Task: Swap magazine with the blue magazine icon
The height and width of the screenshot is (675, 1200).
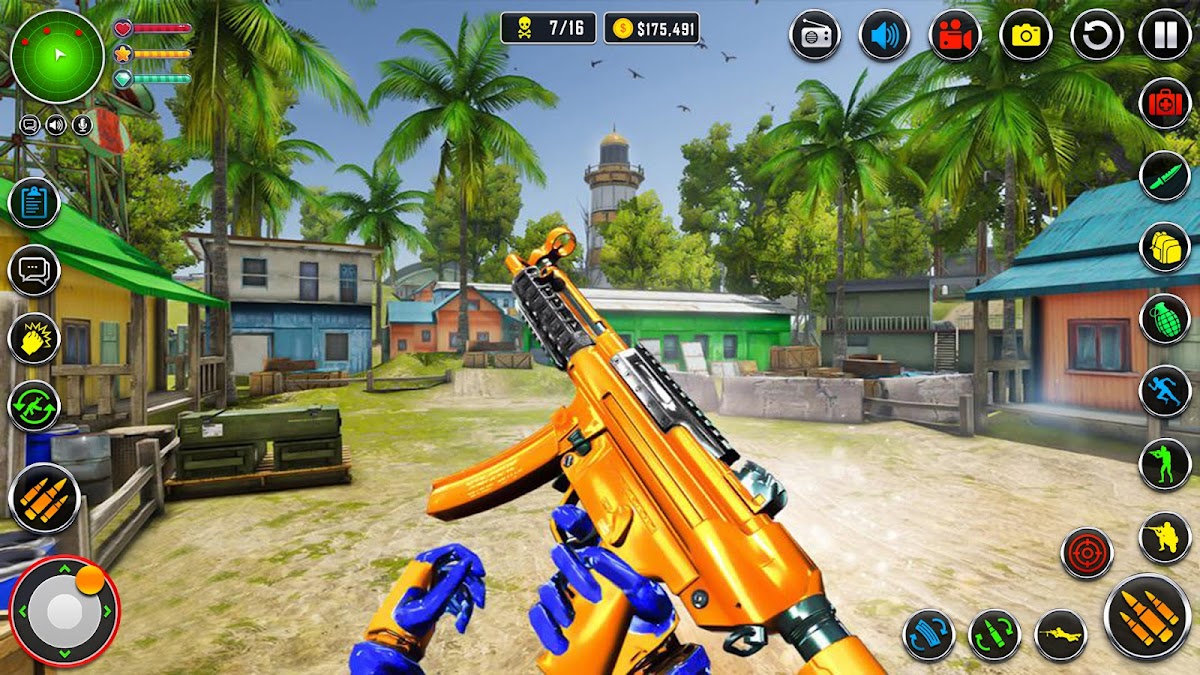Action: coord(929,635)
